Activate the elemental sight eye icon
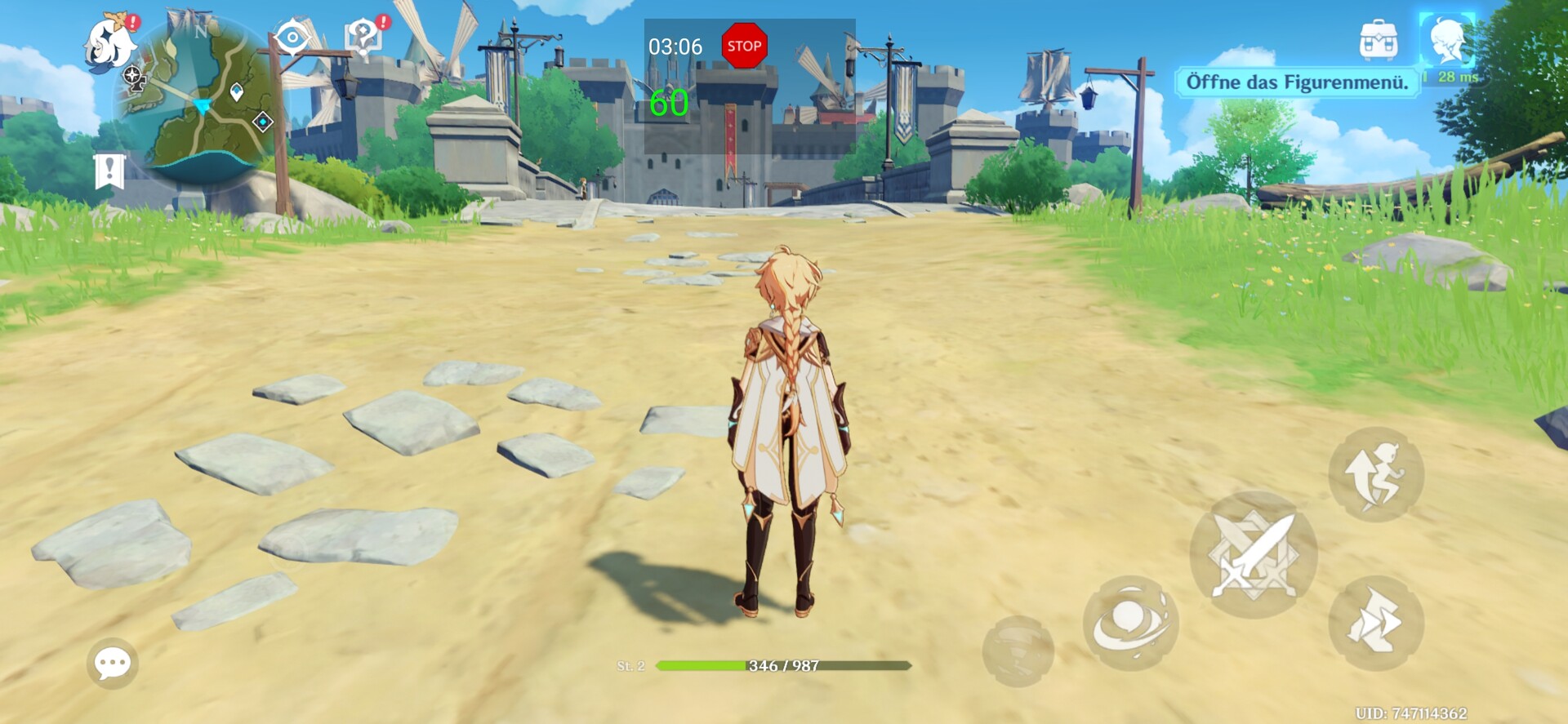This screenshot has width=1568, height=724. [292, 38]
